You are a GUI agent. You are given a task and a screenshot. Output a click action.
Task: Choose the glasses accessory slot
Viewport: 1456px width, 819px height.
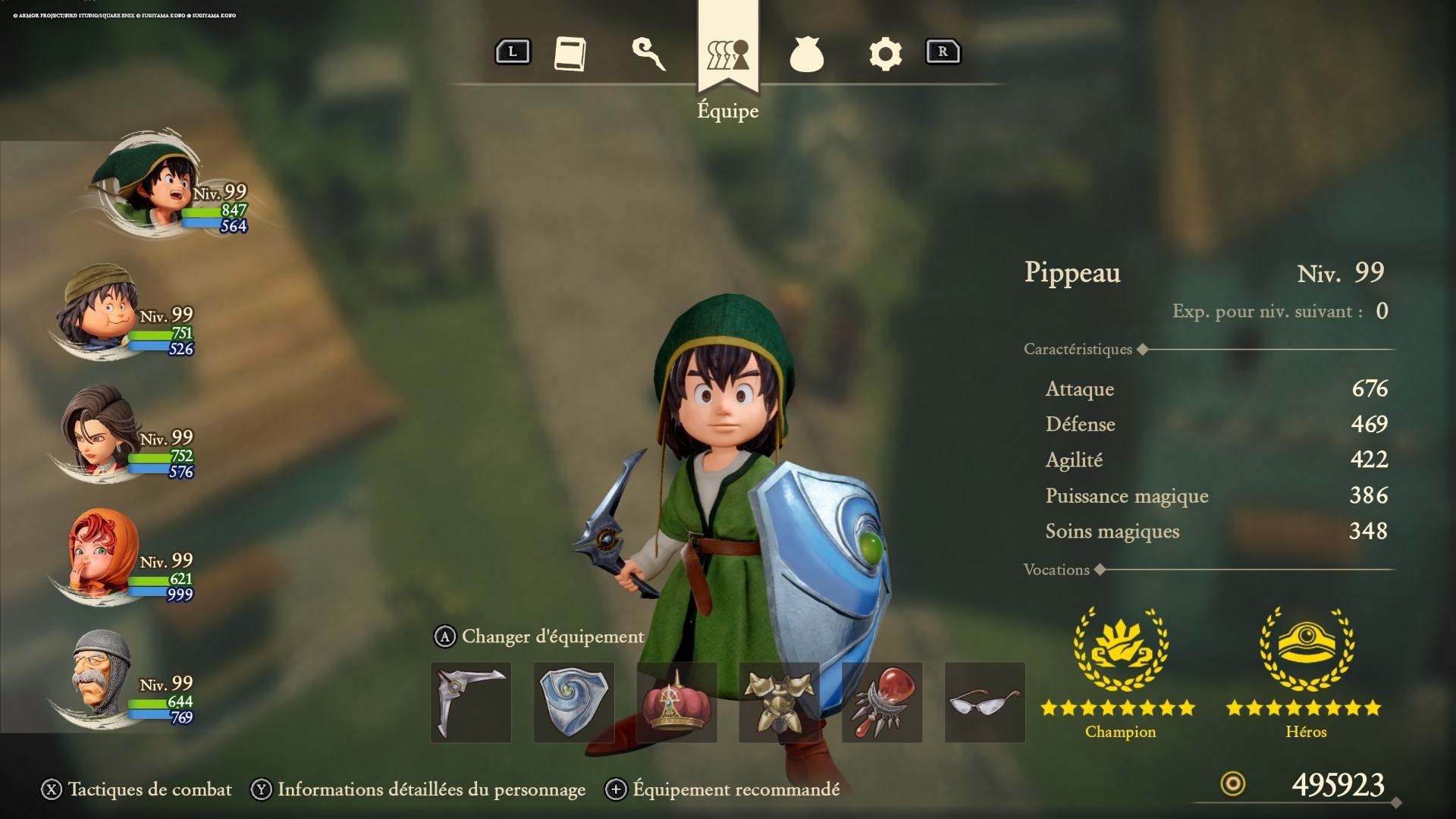click(984, 702)
